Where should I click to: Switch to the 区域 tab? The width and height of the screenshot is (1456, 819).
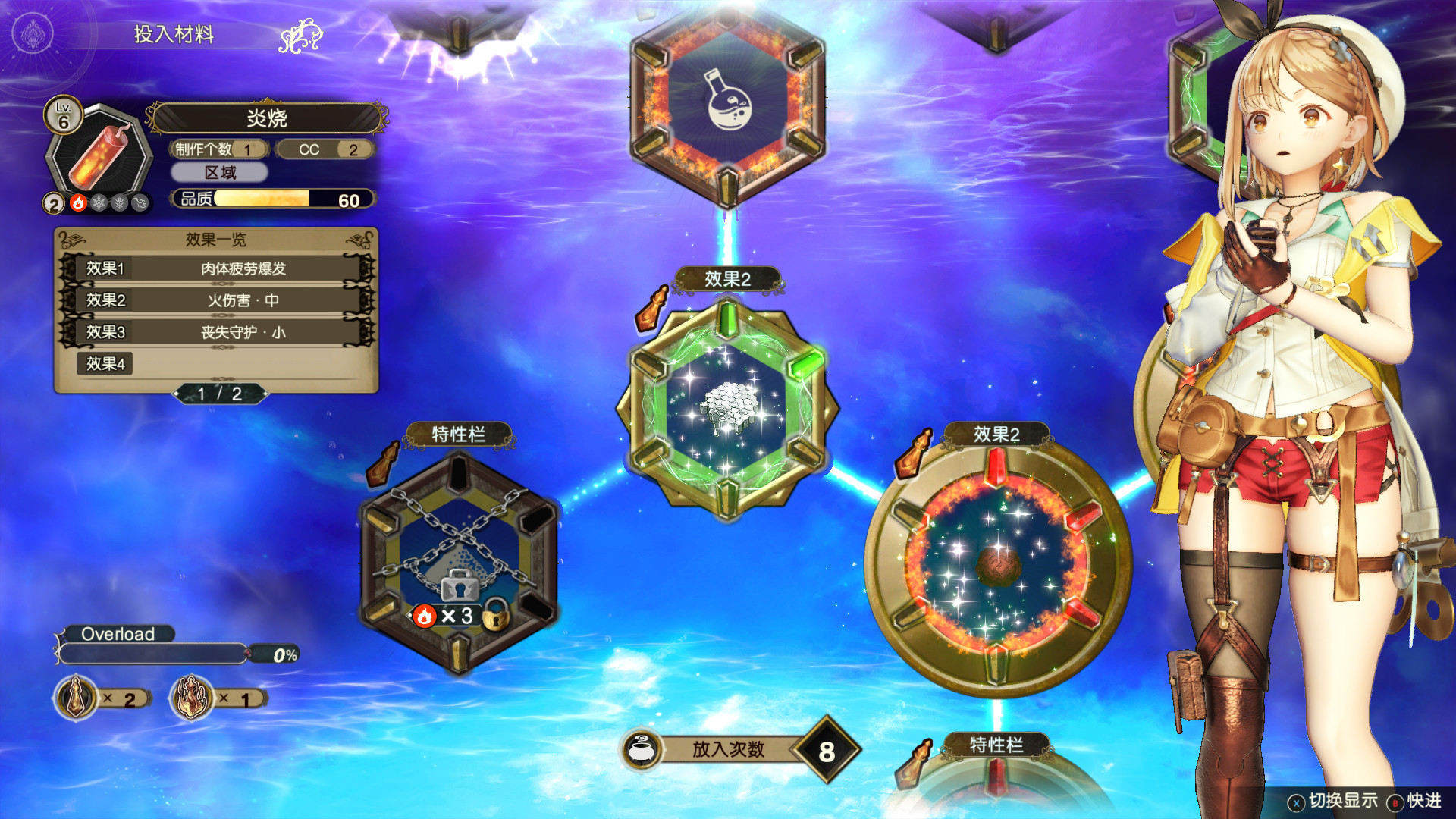pos(219,173)
